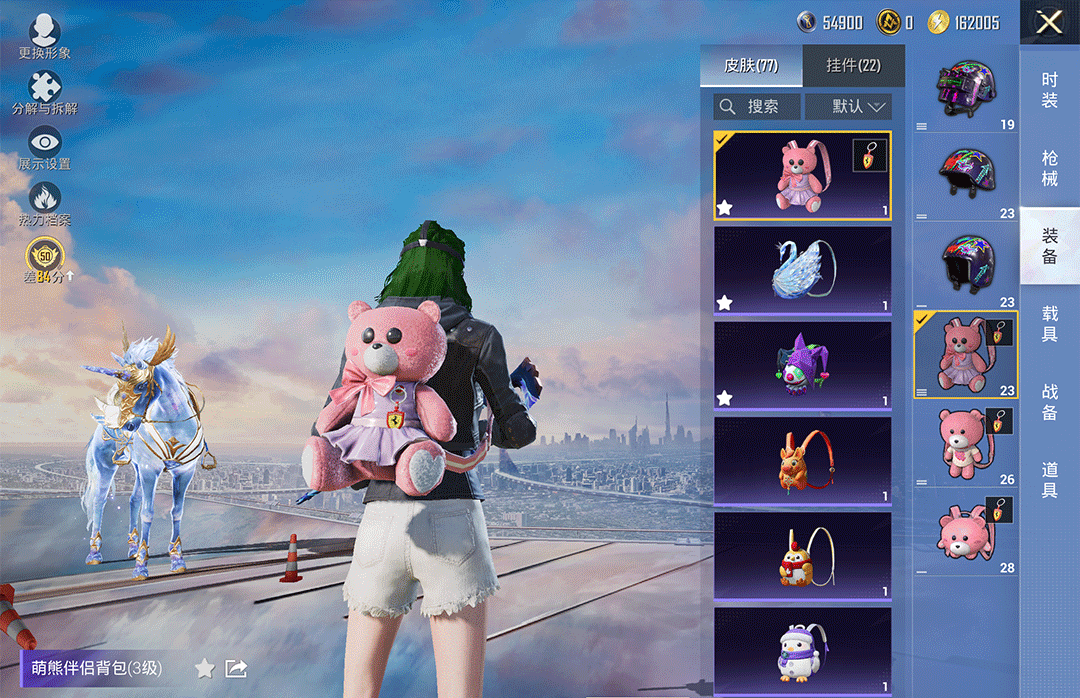Open the 时装 category
Viewport: 1080px width, 698px height.
(x=1049, y=90)
